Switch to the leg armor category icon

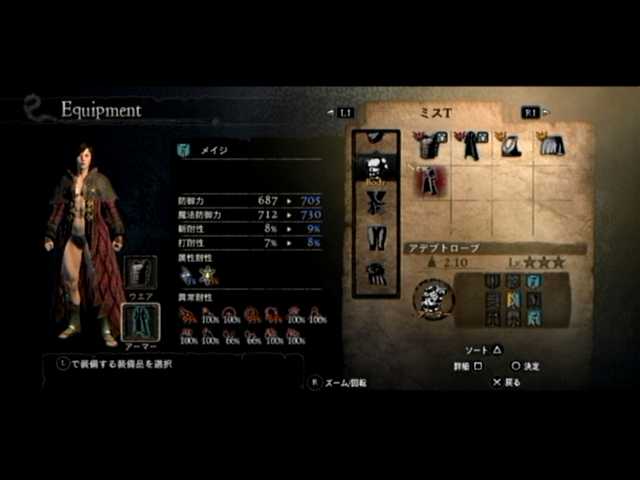pos(375,237)
